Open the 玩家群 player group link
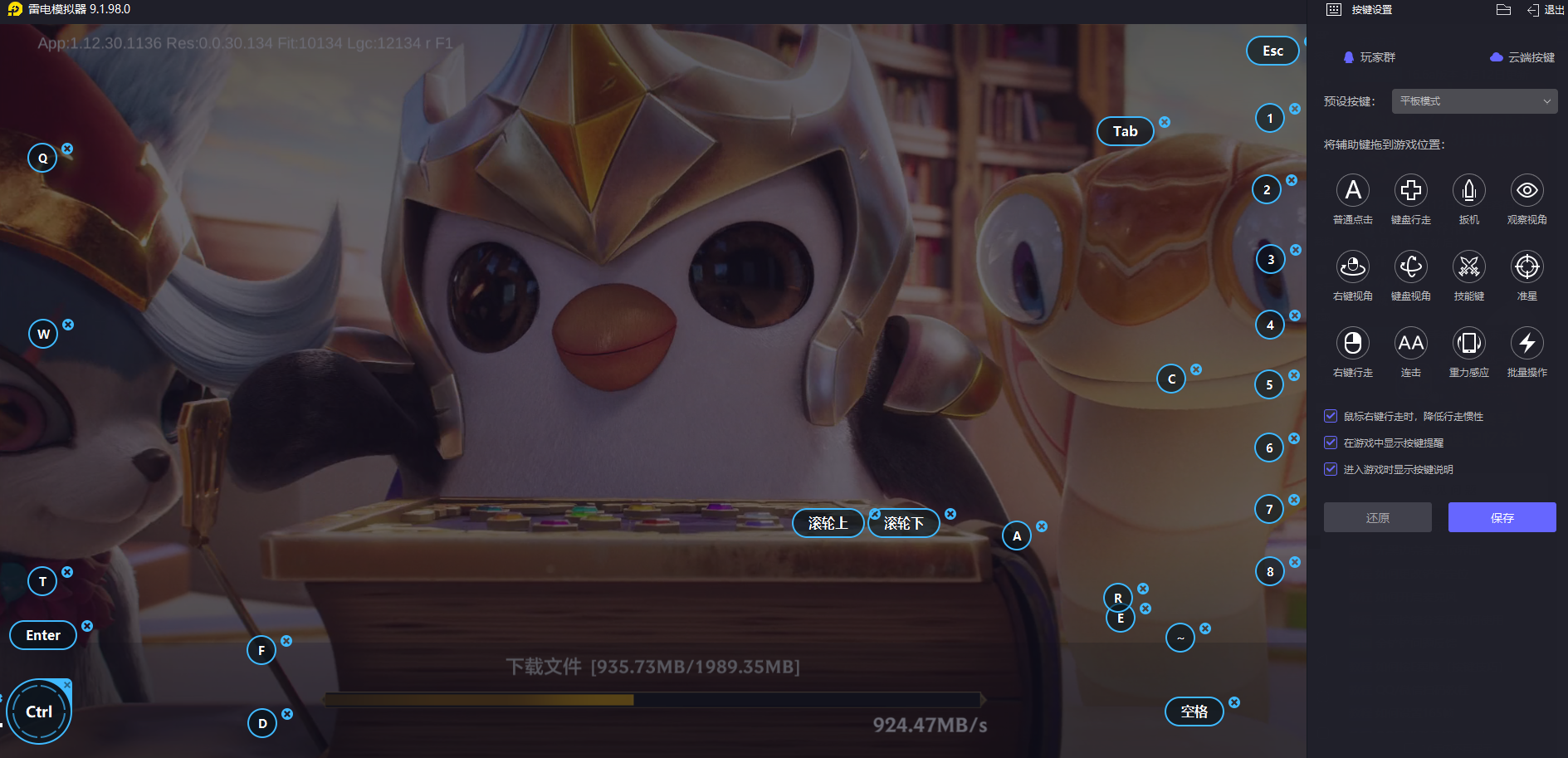Viewport: 1568px width, 758px height. click(x=1370, y=57)
